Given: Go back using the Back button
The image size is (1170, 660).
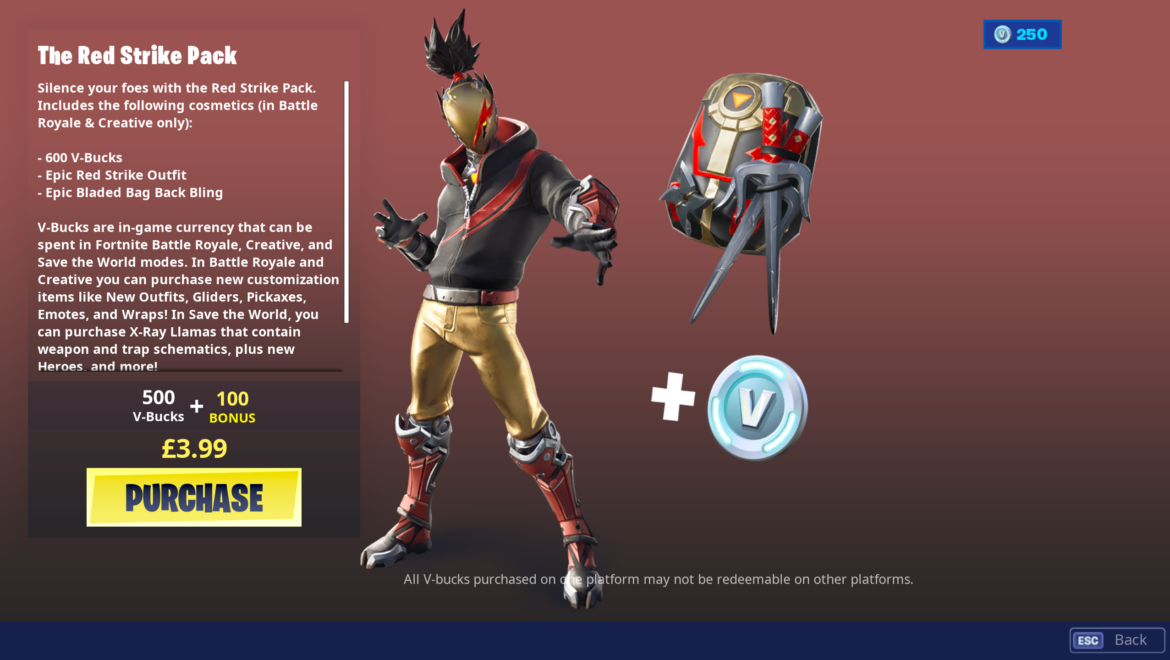Looking at the screenshot, I should [1117, 640].
